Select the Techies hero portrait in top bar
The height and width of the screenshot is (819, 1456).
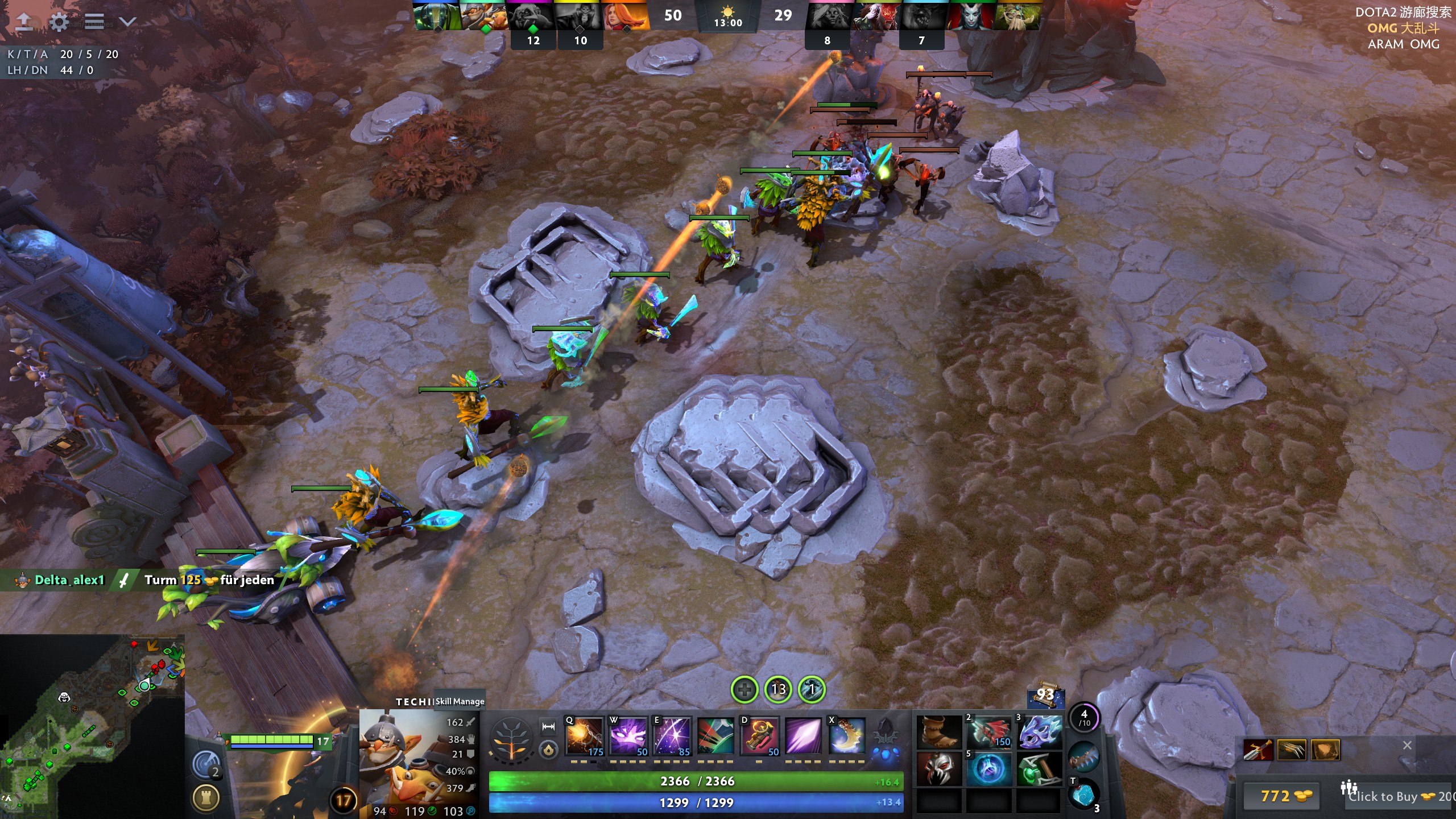(483, 16)
